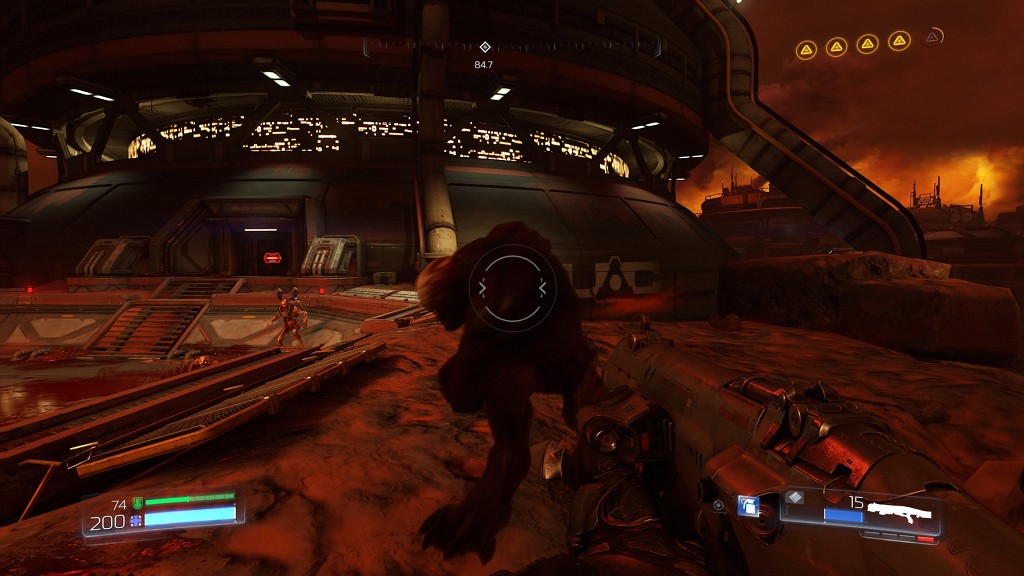Click the blue health cross icon
Screen dimensions: 1024x576
pos(137,521)
